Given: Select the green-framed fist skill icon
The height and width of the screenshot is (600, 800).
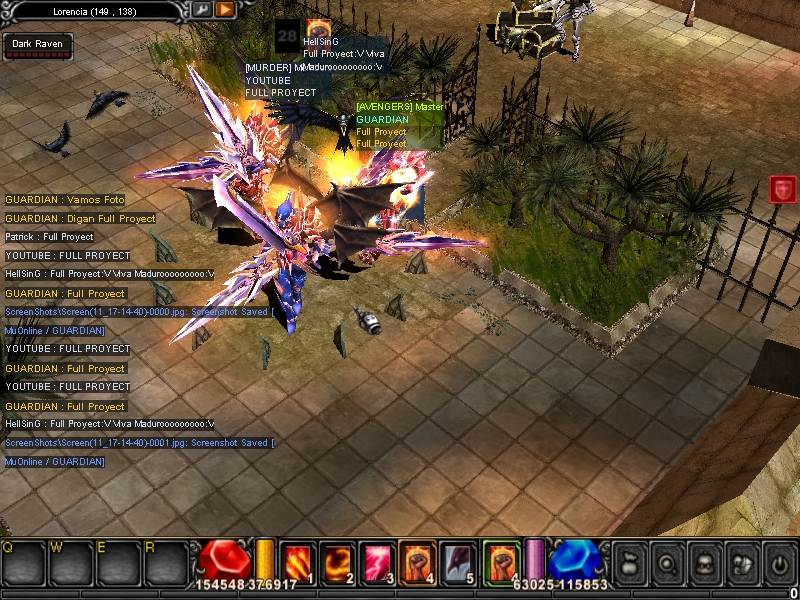Looking at the screenshot, I should 502,560.
